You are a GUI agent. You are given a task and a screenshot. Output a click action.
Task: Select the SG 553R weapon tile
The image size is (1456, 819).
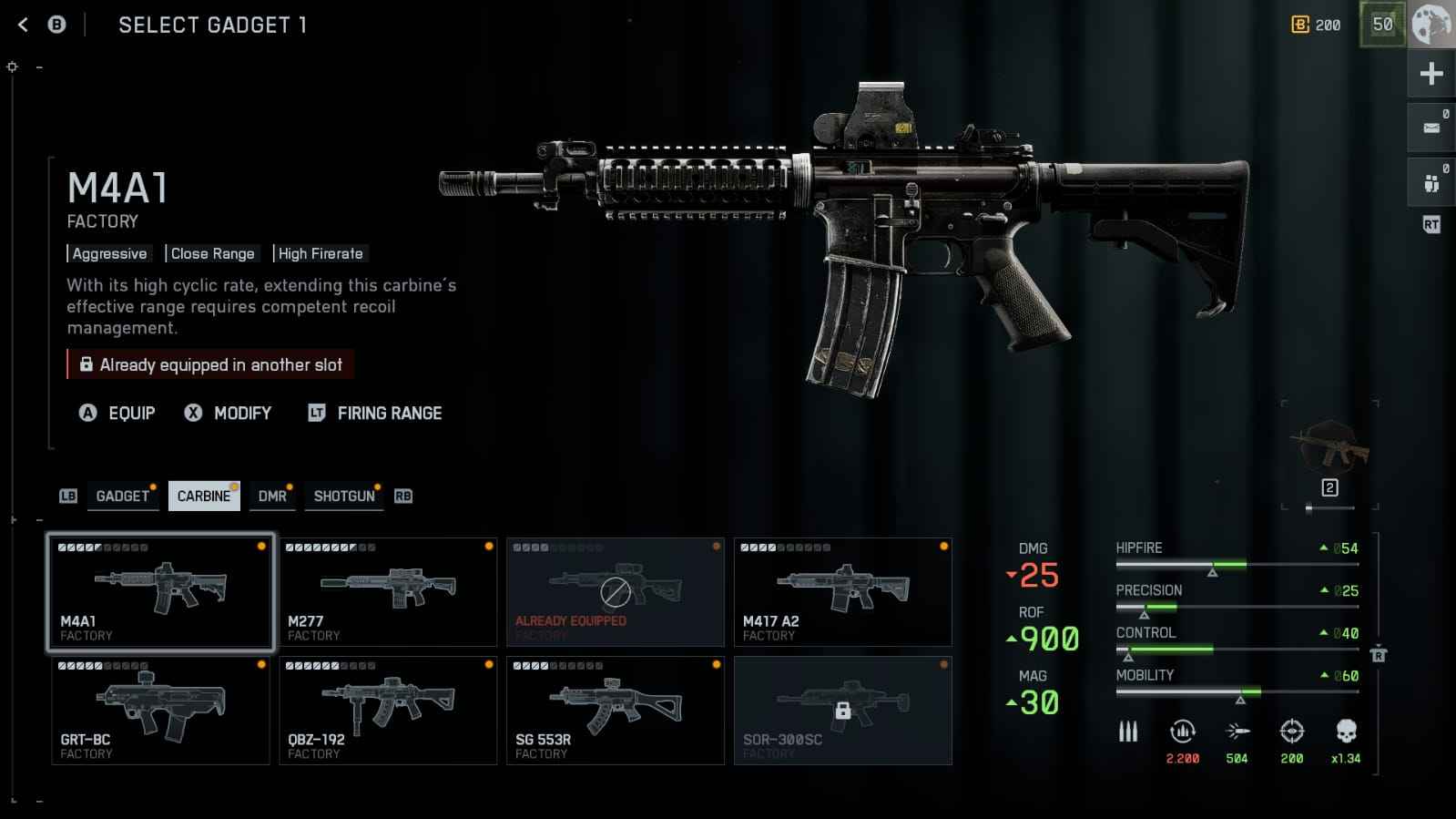tap(616, 711)
